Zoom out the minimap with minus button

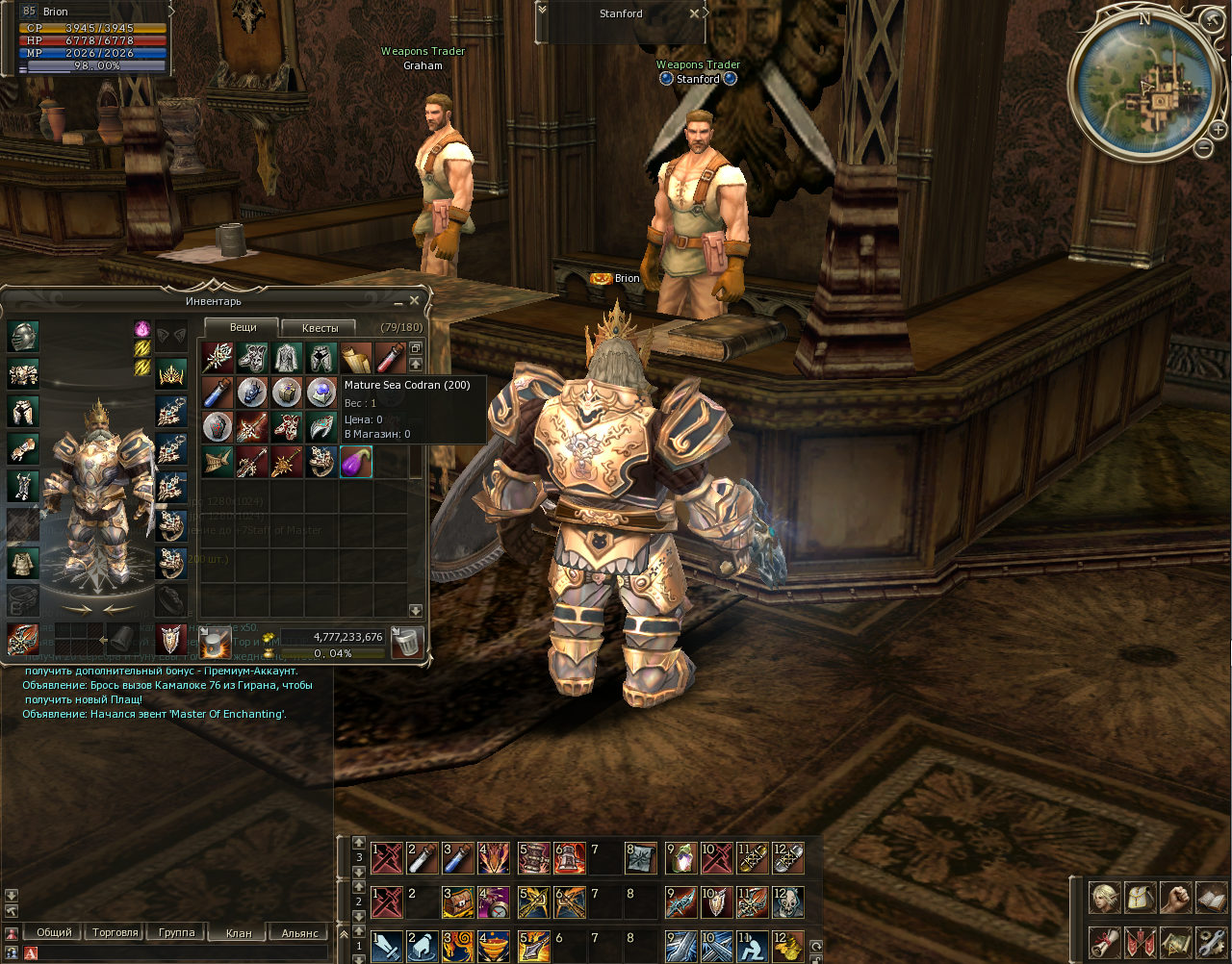point(1203,148)
